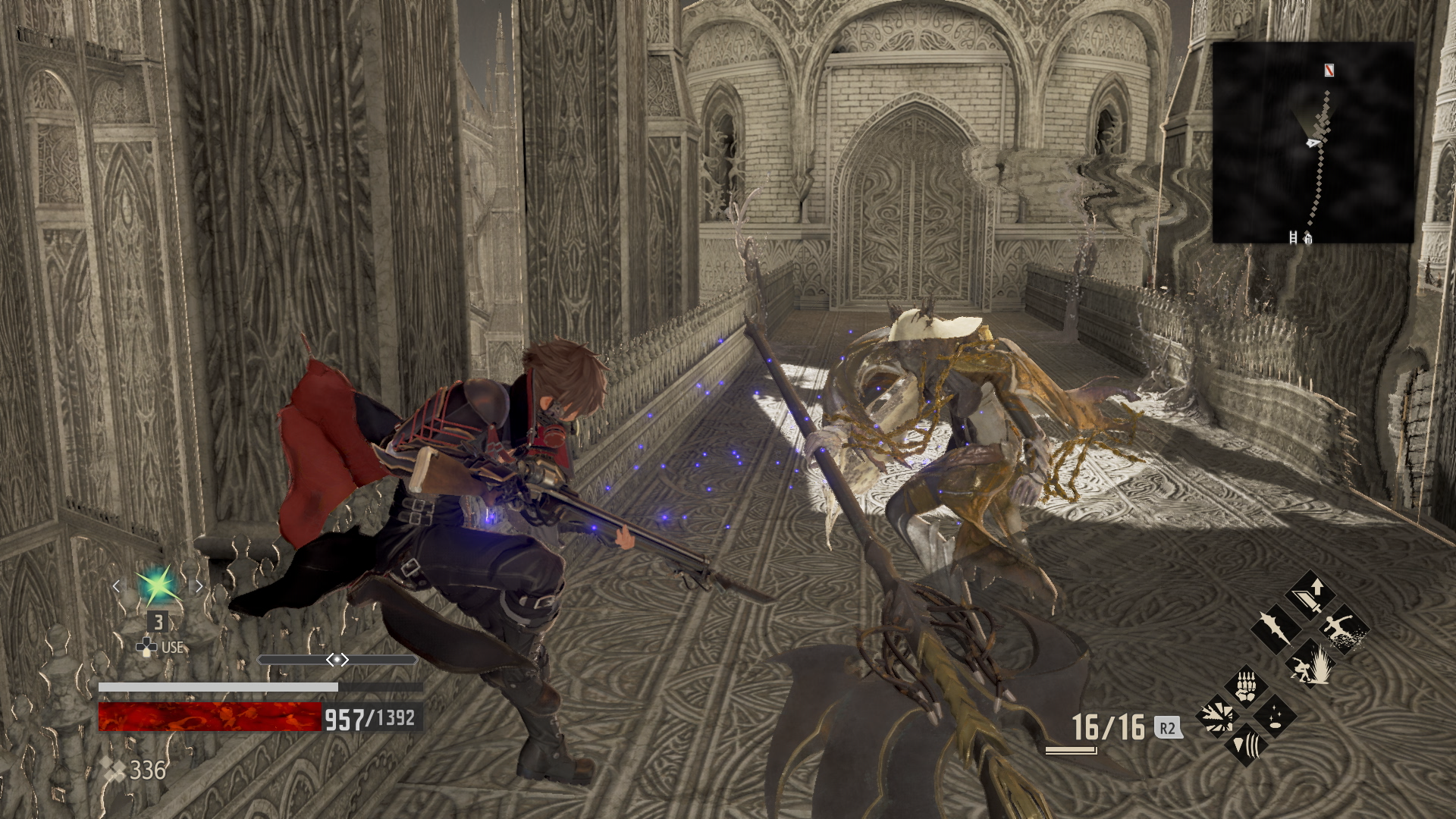Activate the sword with up arrow gift
The image size is (1456, 819).
[x=1310, y=593]
